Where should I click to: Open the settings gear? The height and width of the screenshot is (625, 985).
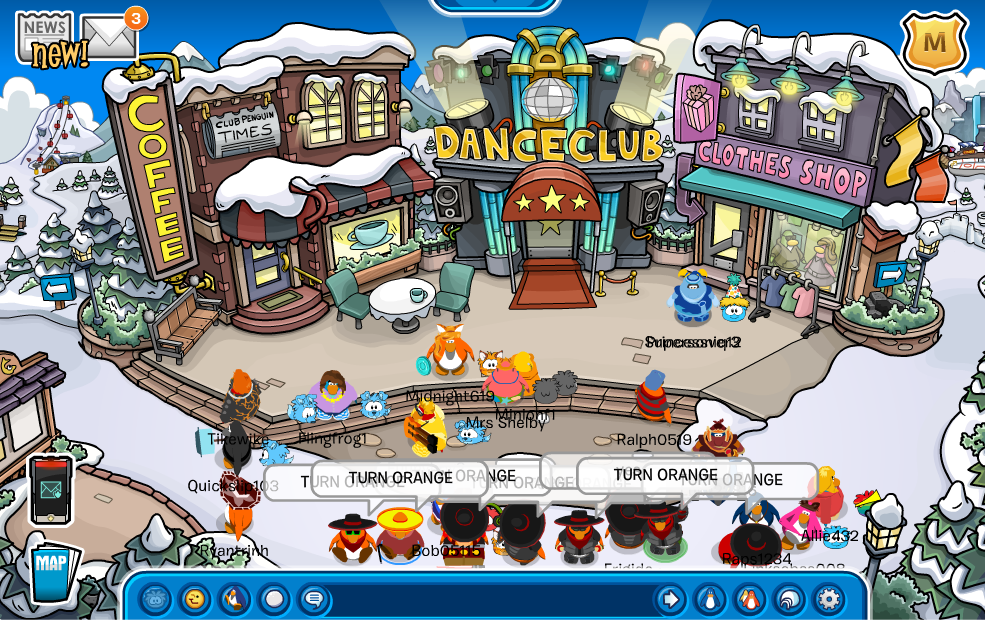click(x=828, y=599)
